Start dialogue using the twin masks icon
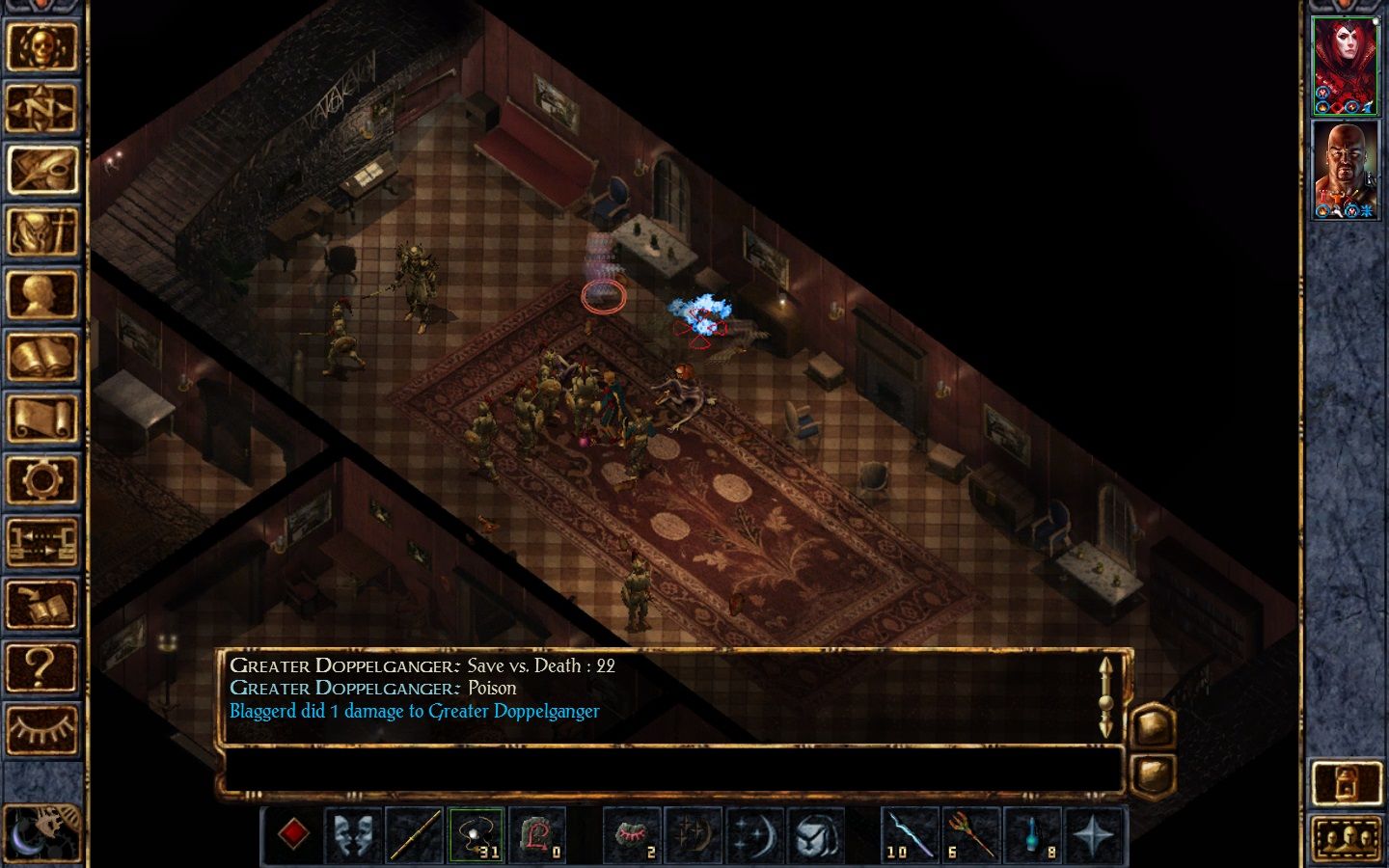 (x=353, y=834)
